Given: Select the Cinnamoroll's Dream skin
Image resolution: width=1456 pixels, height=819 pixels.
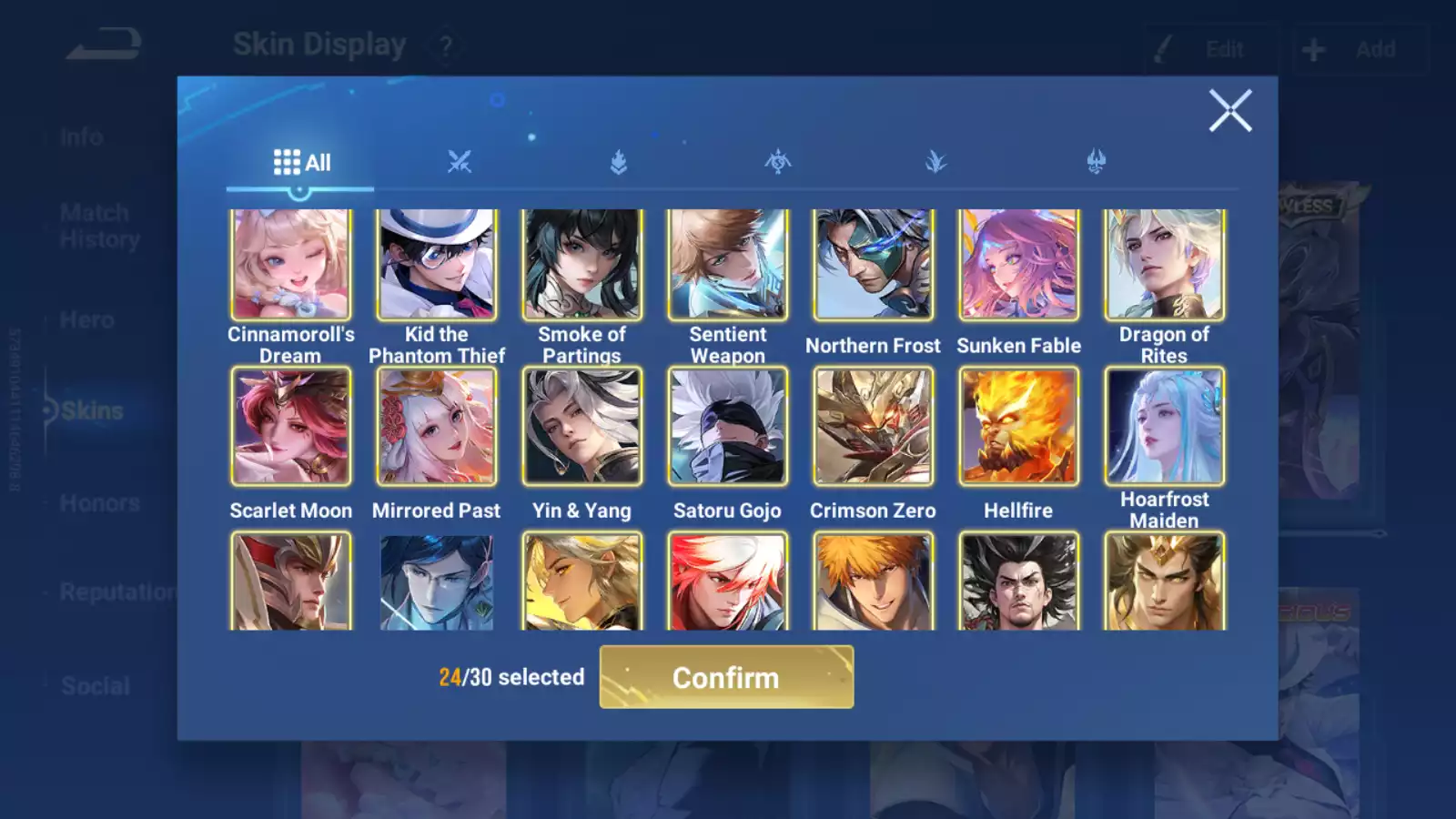Looking at the screenshot, I should [291, 265].
